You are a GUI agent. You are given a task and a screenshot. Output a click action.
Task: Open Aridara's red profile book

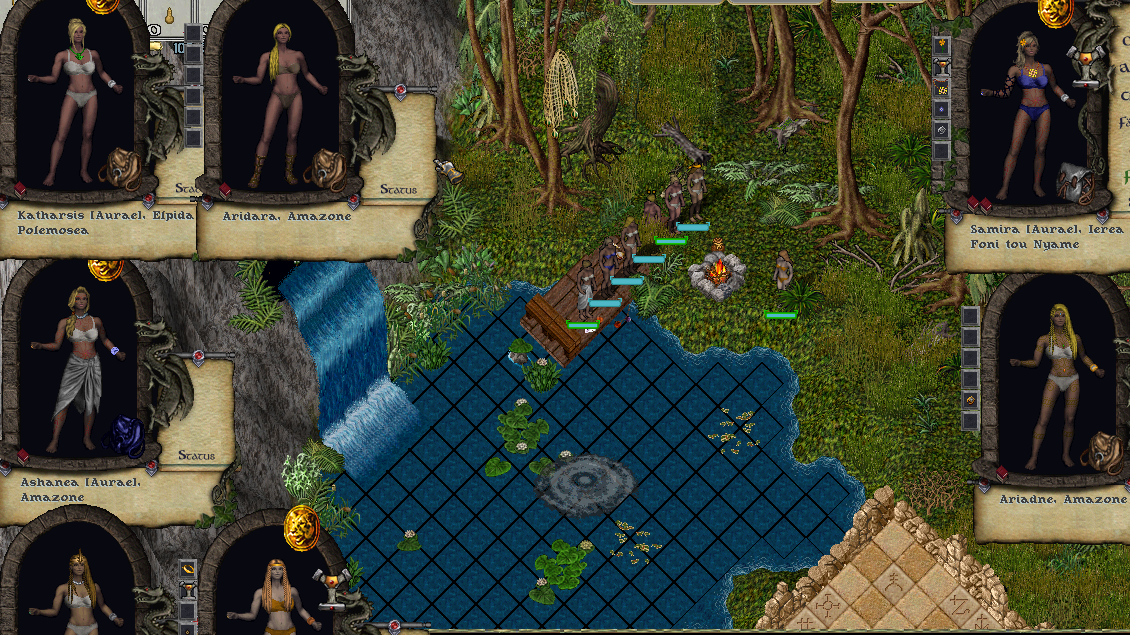click(x=225, y=190)
